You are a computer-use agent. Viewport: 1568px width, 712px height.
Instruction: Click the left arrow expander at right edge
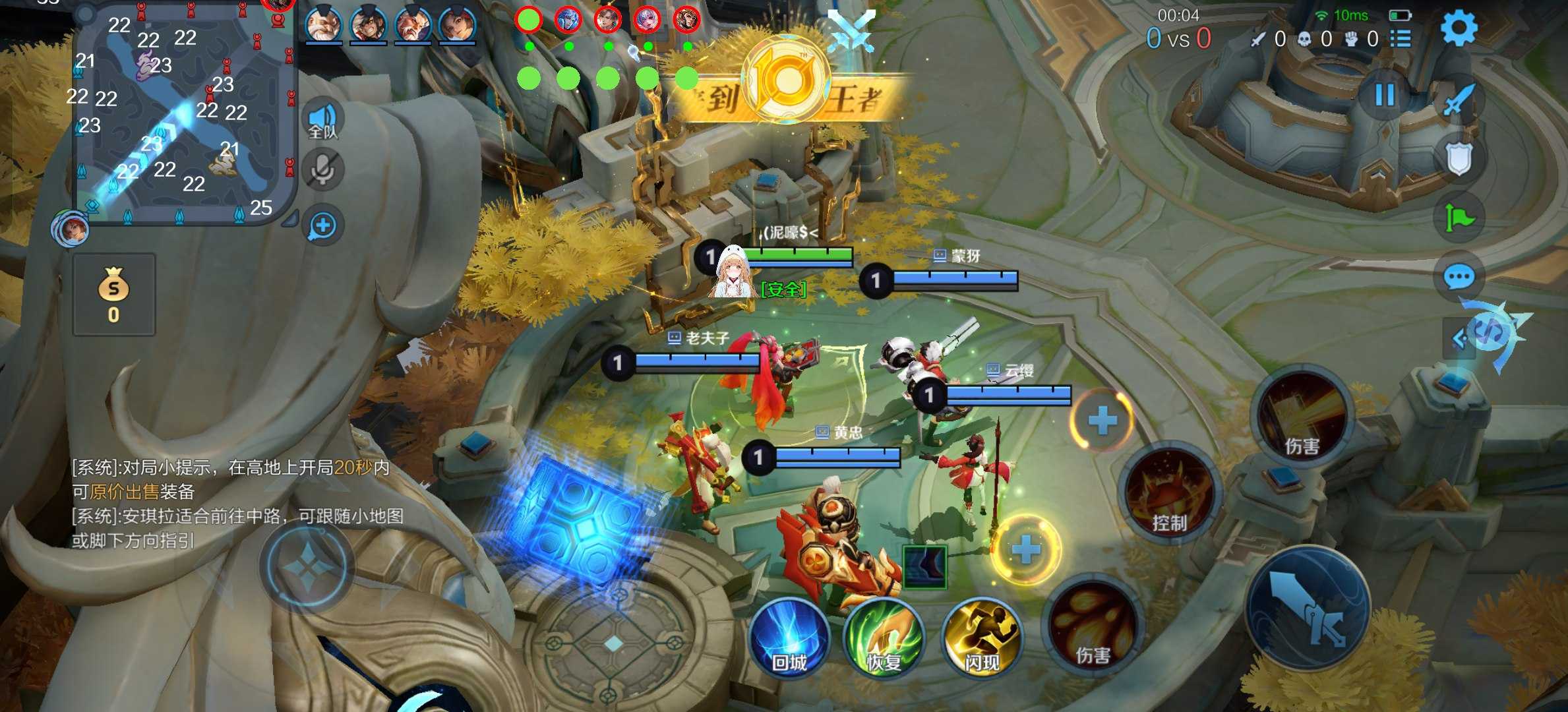coord(1459,339)
